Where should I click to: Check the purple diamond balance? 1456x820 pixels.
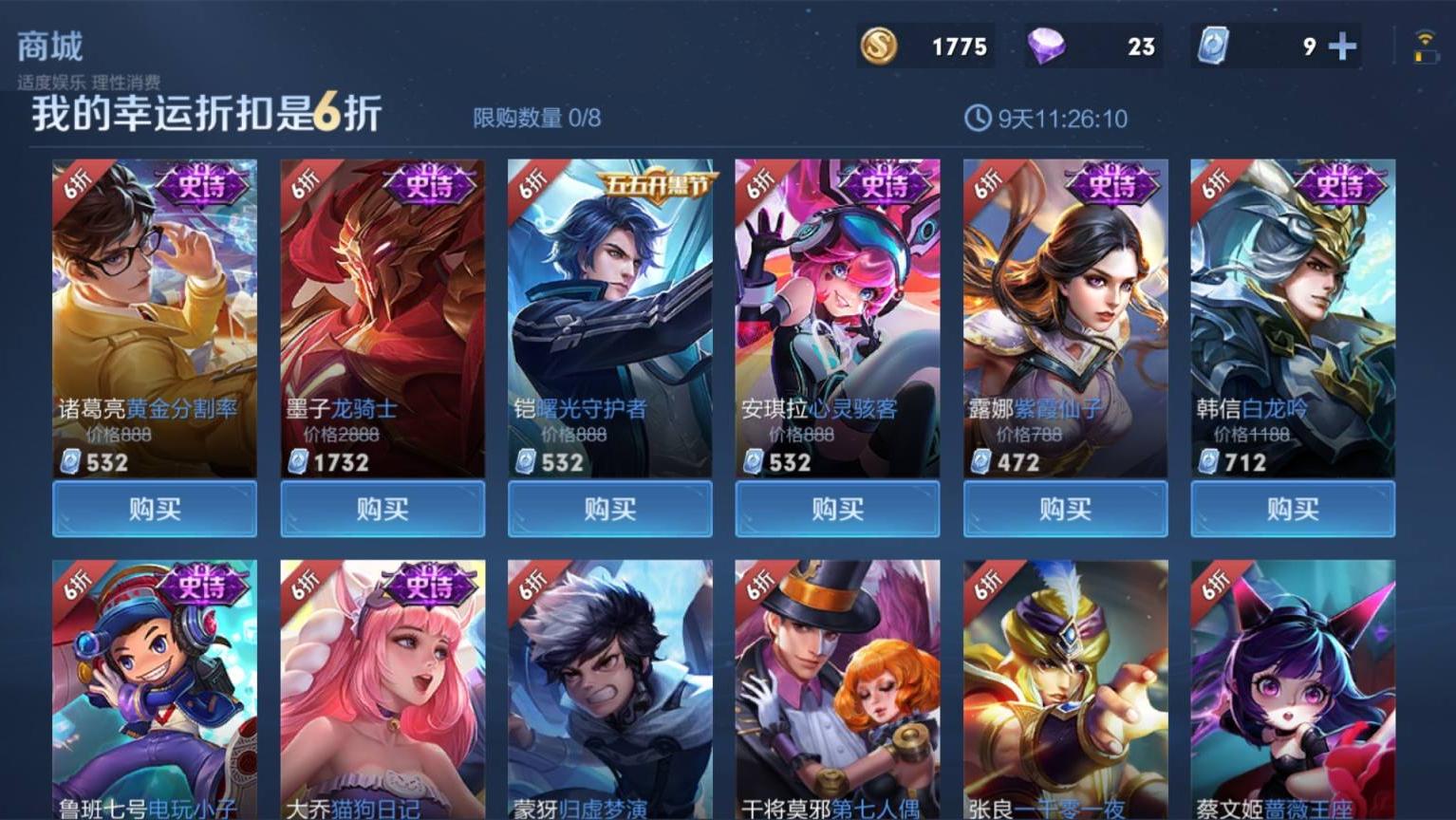pyautogui.click(x=1049, y=45)
